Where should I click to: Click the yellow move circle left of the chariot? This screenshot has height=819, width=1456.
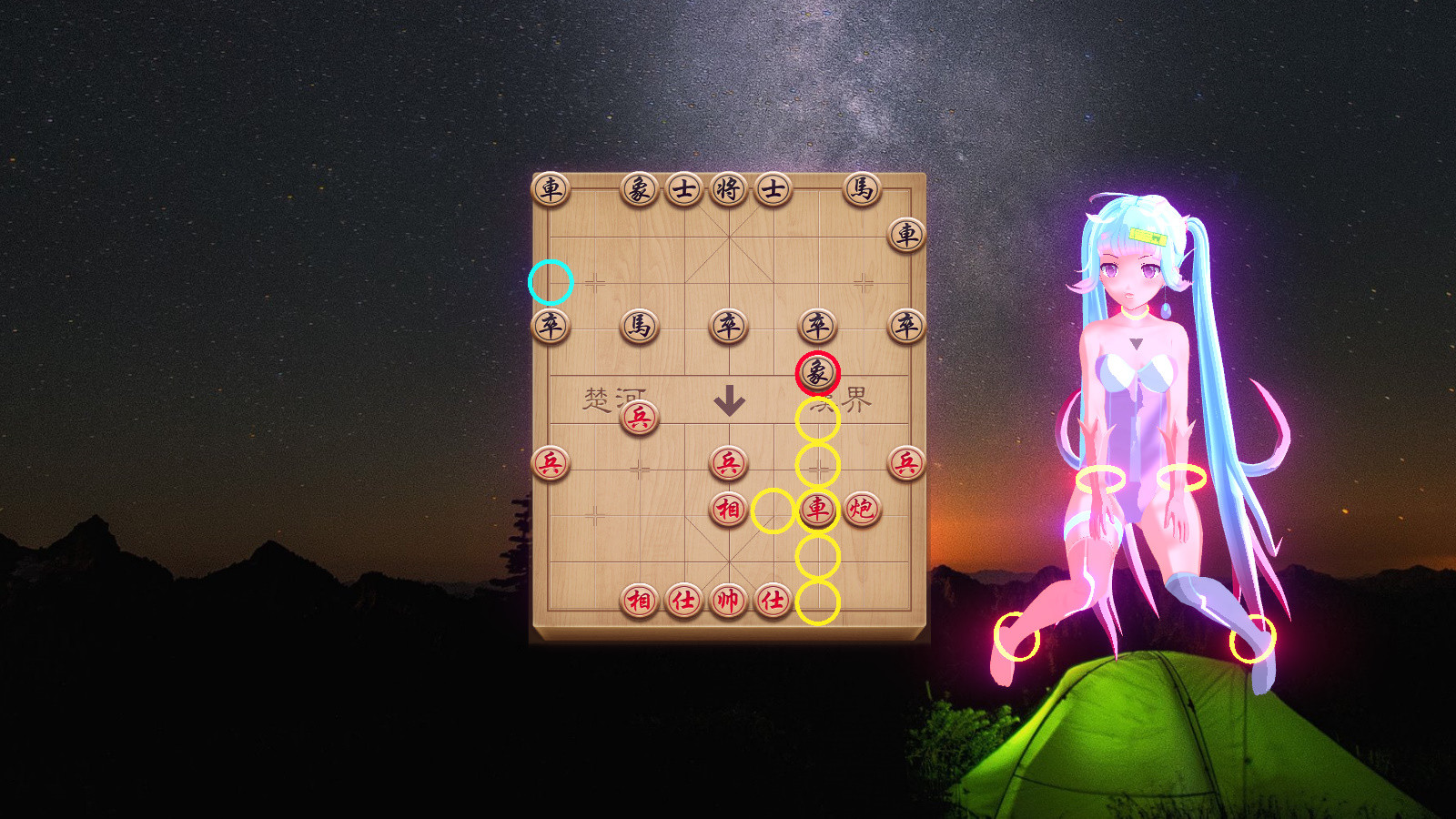tap(773, 511)
